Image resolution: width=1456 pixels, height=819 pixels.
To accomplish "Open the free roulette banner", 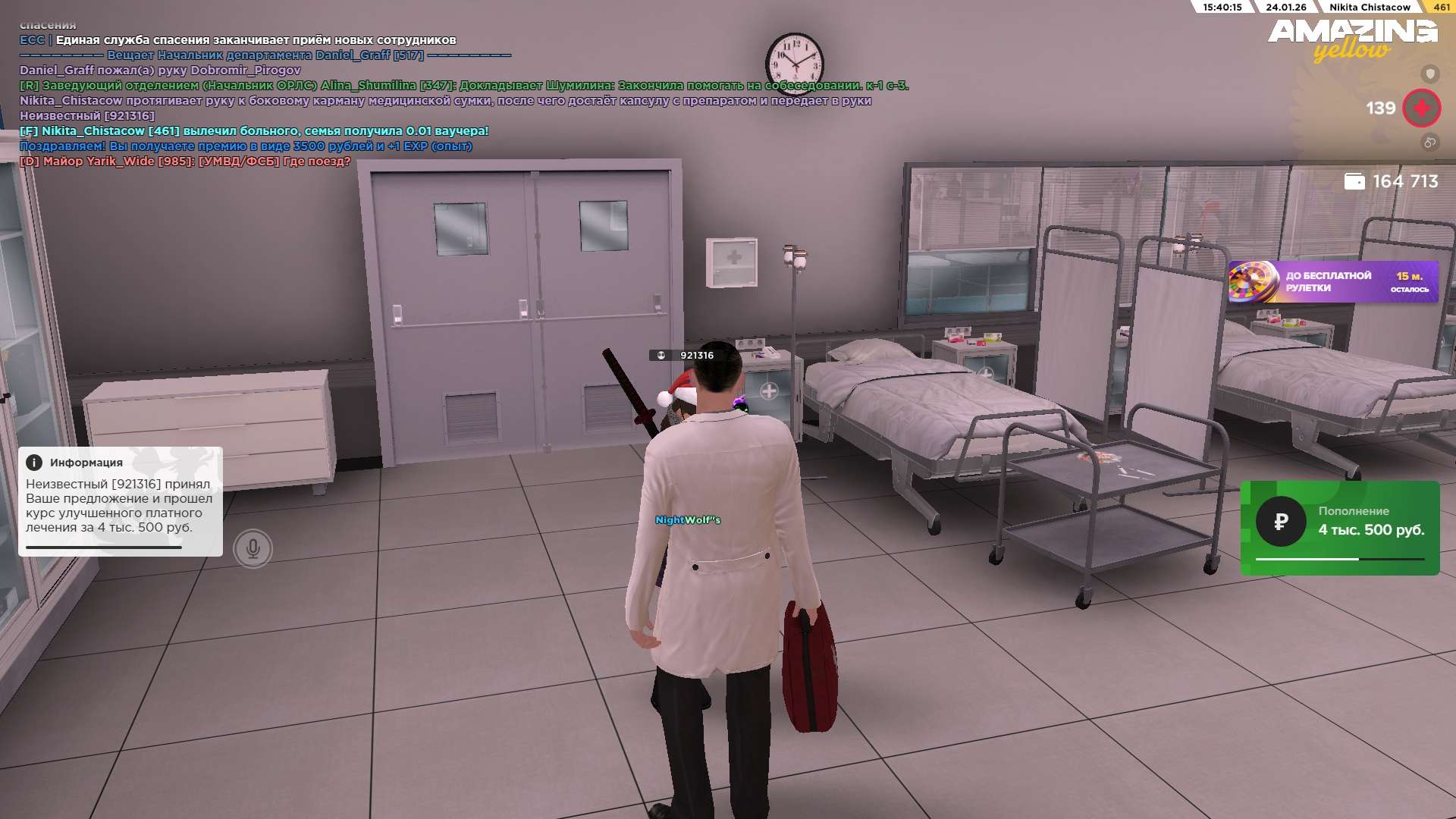I will click(1332, 282).
